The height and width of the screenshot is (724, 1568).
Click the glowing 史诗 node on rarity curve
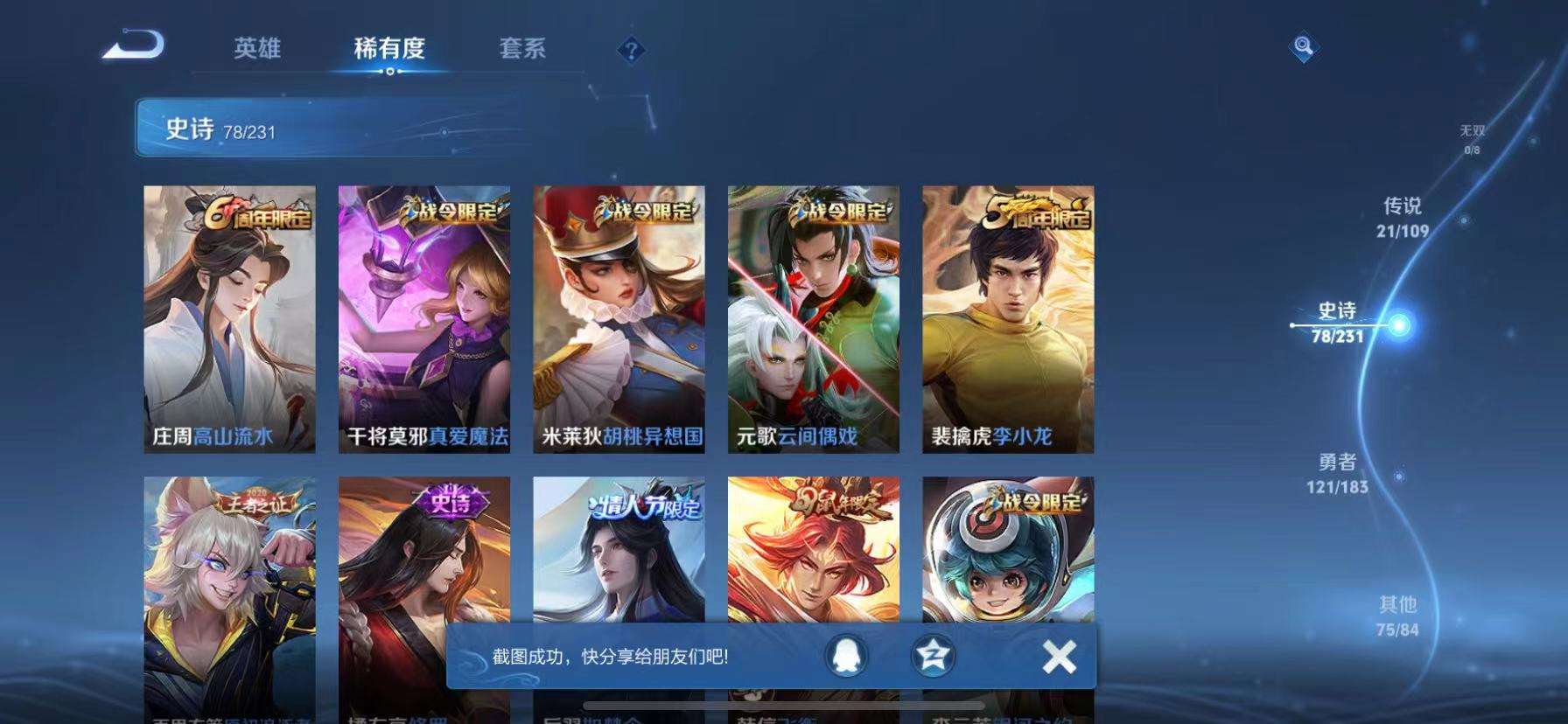[x=1400, y=324]
